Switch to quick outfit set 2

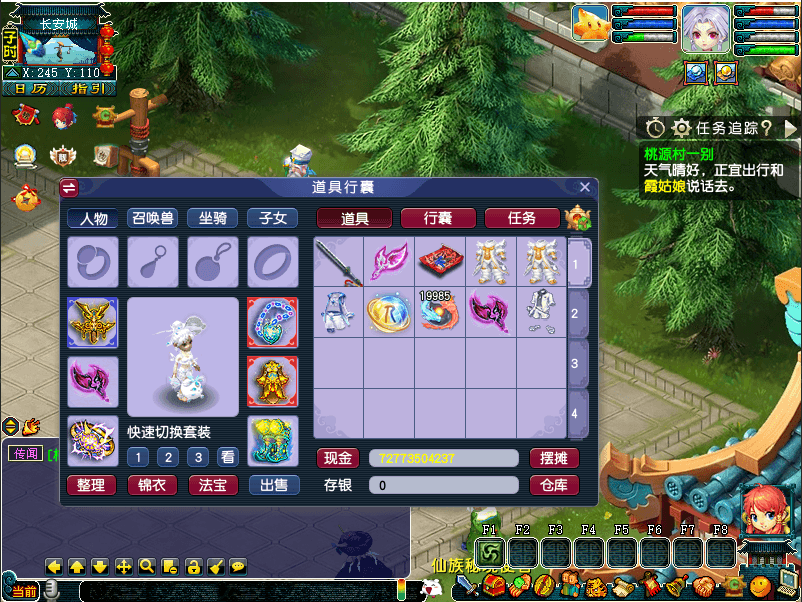169,457
